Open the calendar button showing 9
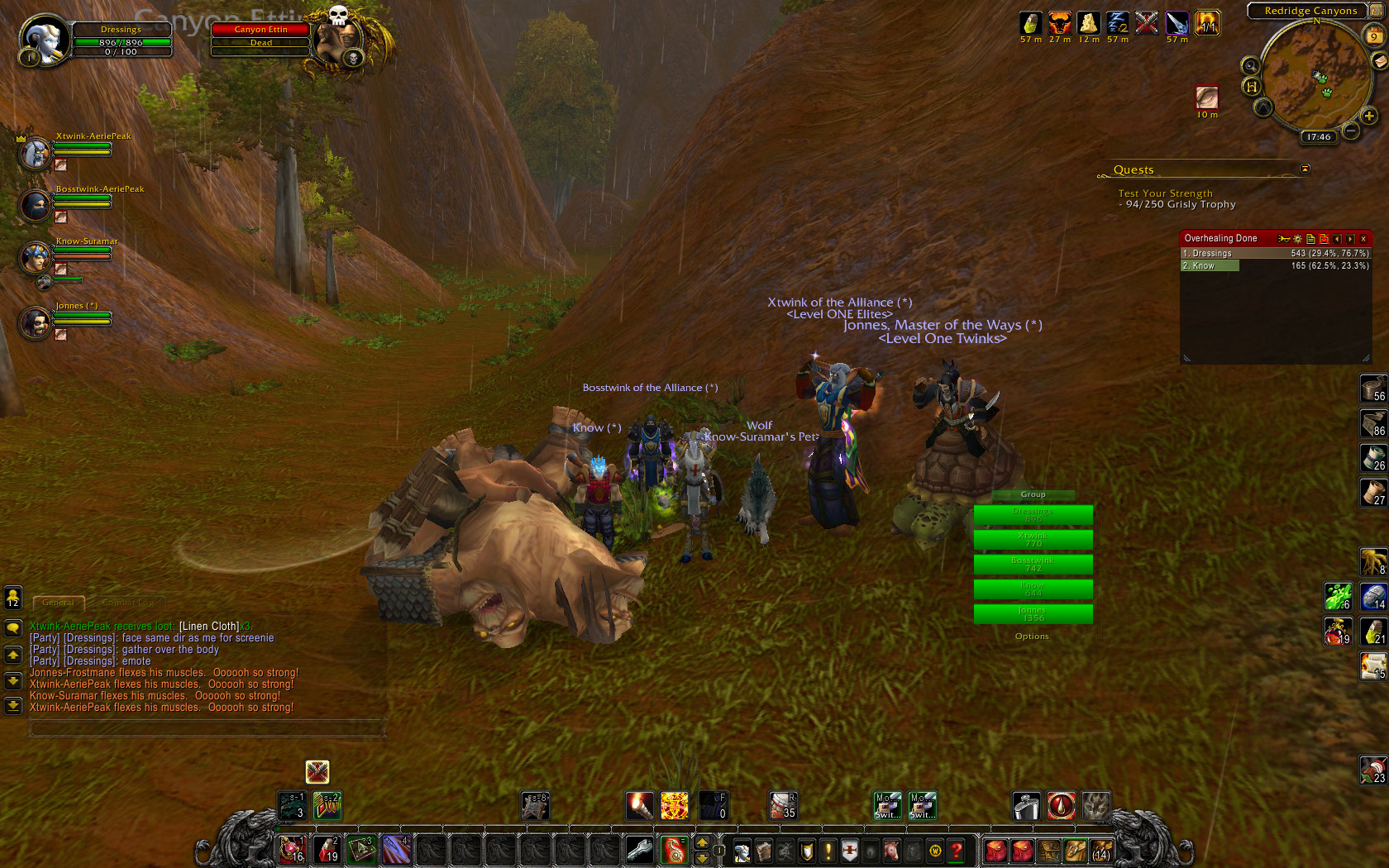This screenshot has height=868, width=1389. [x=1373, y=36]
